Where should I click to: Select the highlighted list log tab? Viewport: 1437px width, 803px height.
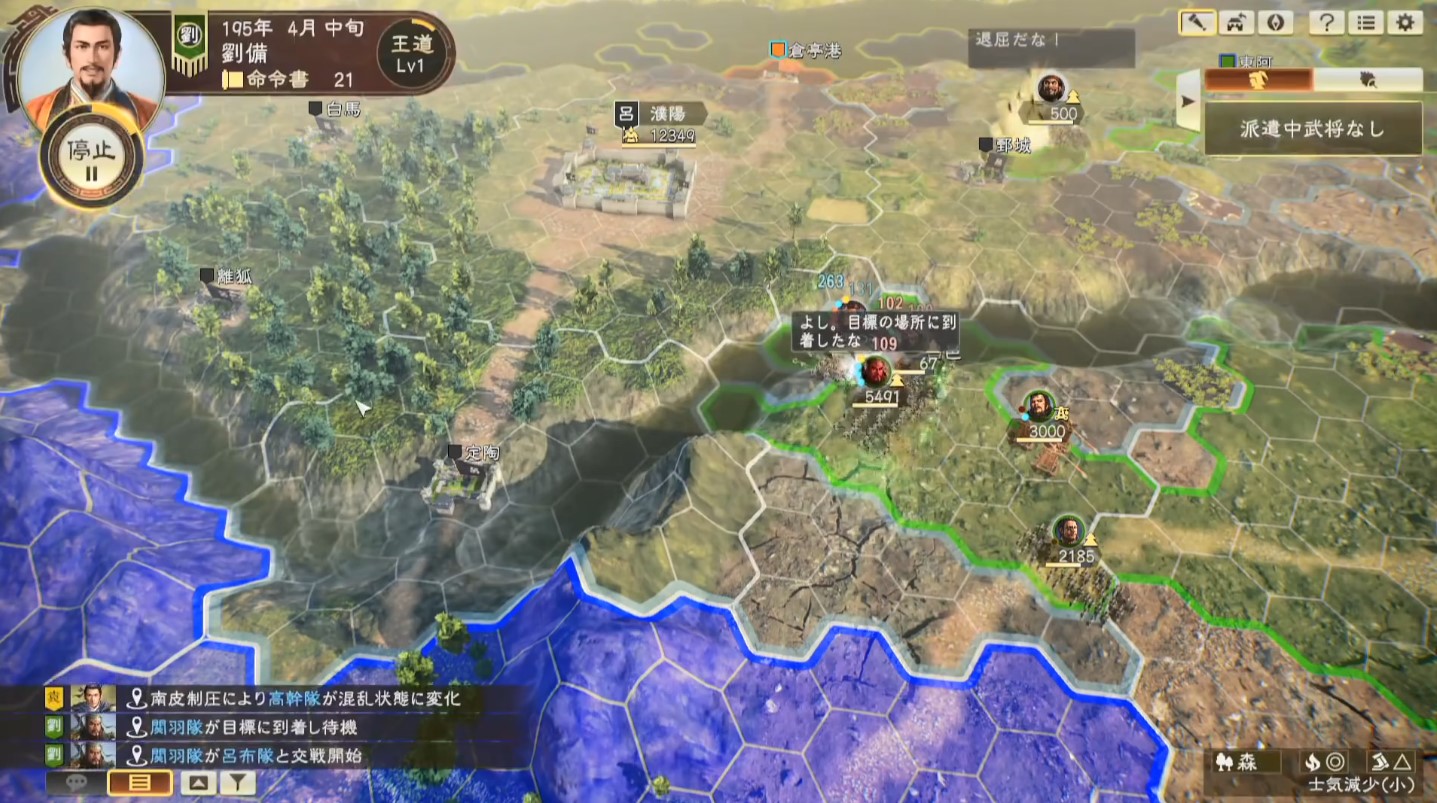tap(137, 783)
